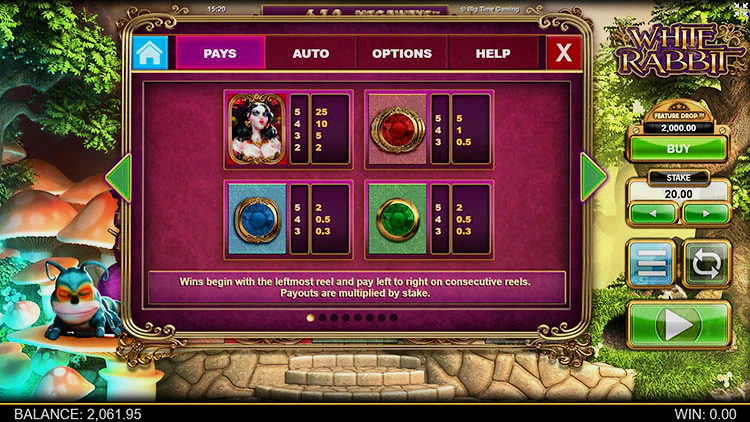Spin the reels with the green play button
Image resolution: width=750 pixels, height=422 pixels.
pyautogui.click(x=679, y=325)
